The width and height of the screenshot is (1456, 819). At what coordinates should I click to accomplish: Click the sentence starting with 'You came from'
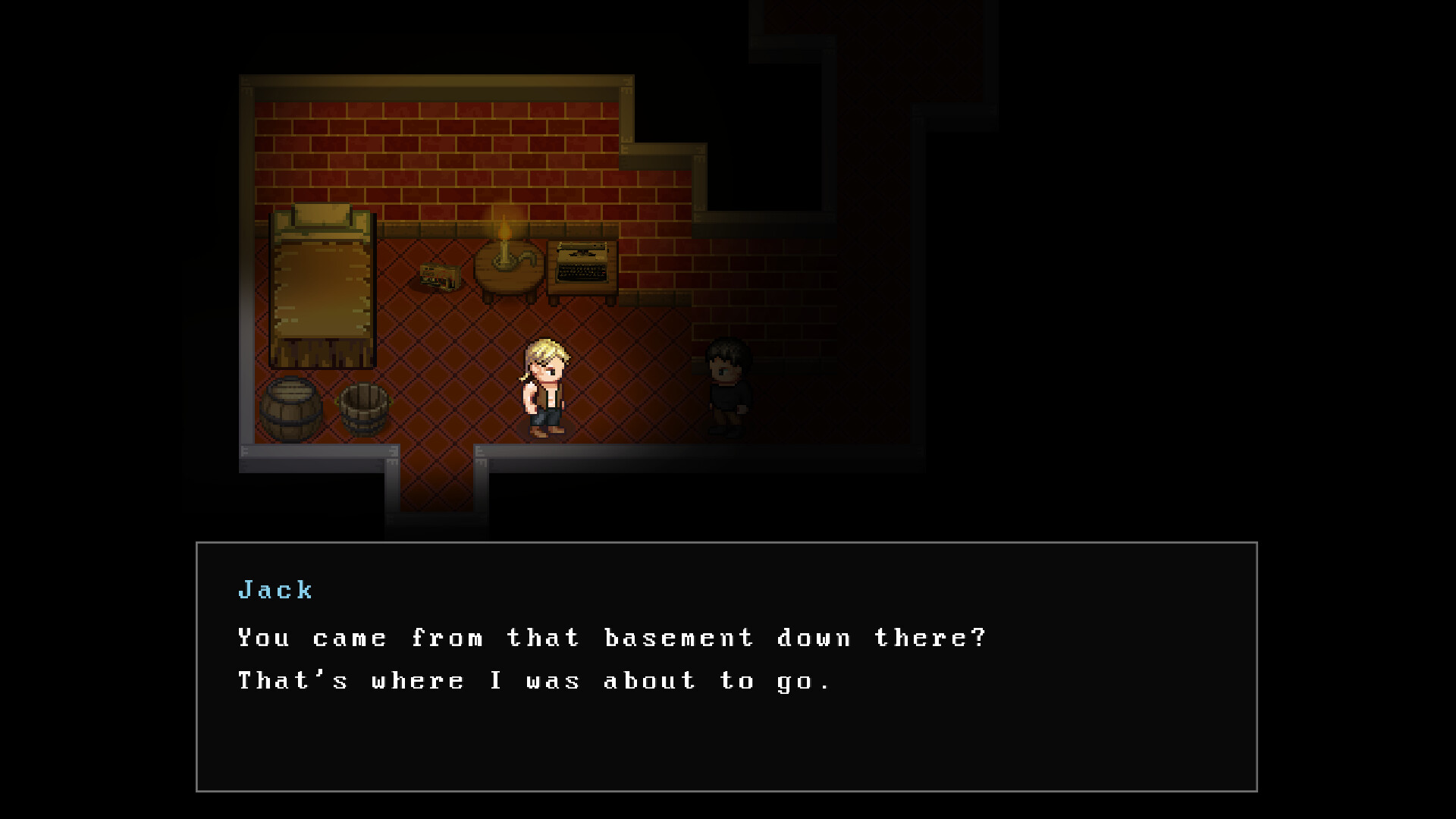(610, 638)
